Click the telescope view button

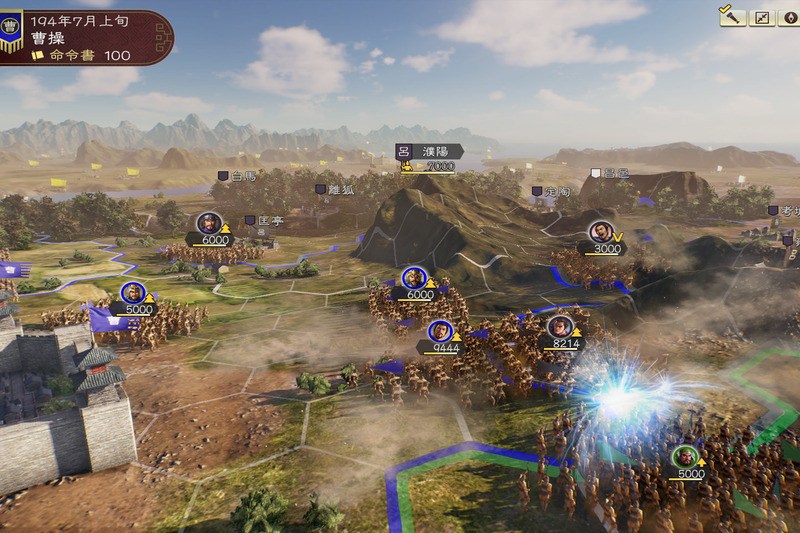pyautogui.click(x=734, y=17)
